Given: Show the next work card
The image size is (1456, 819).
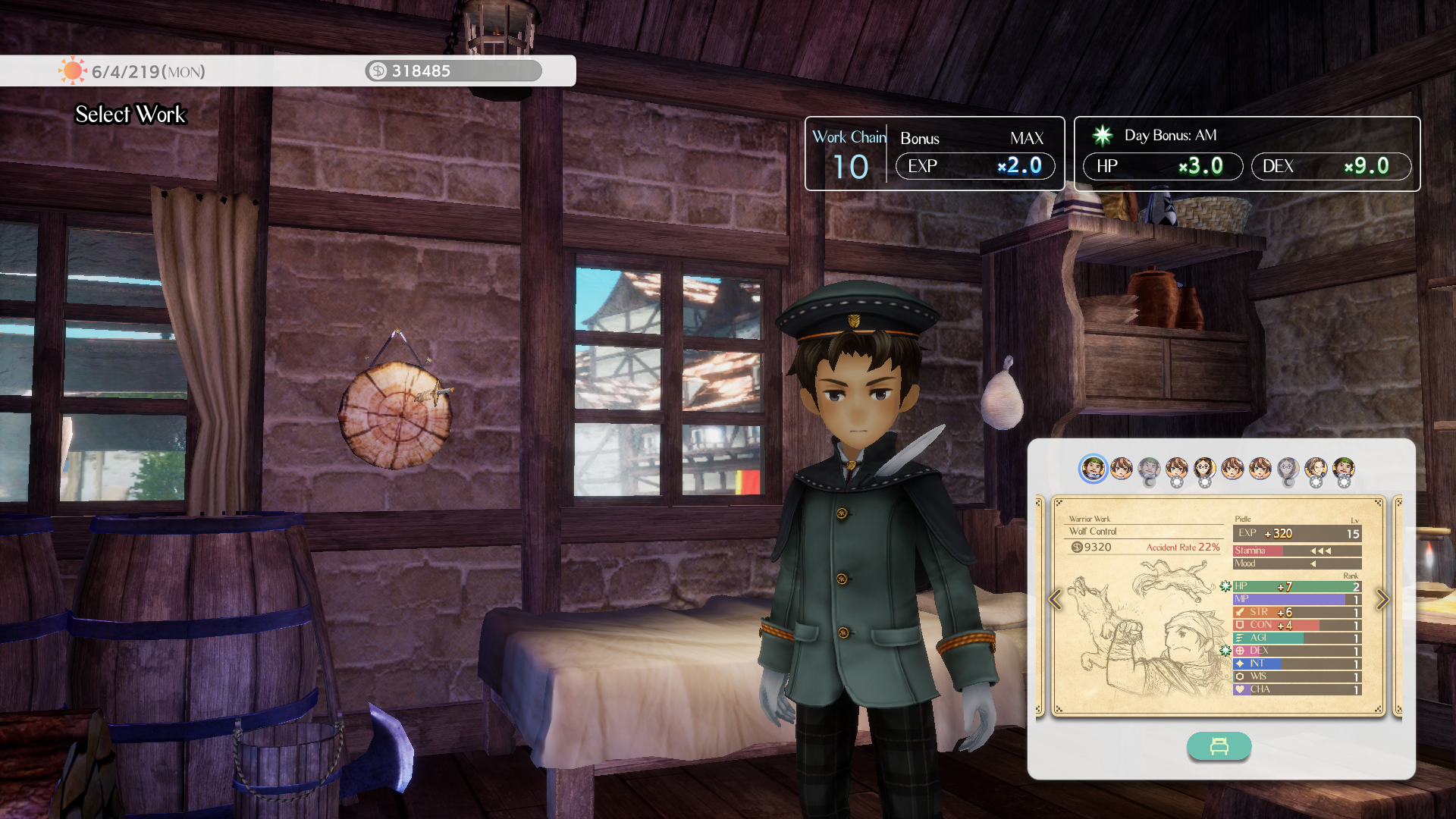Looking at the screenshot, I should tap(1382, 600).
